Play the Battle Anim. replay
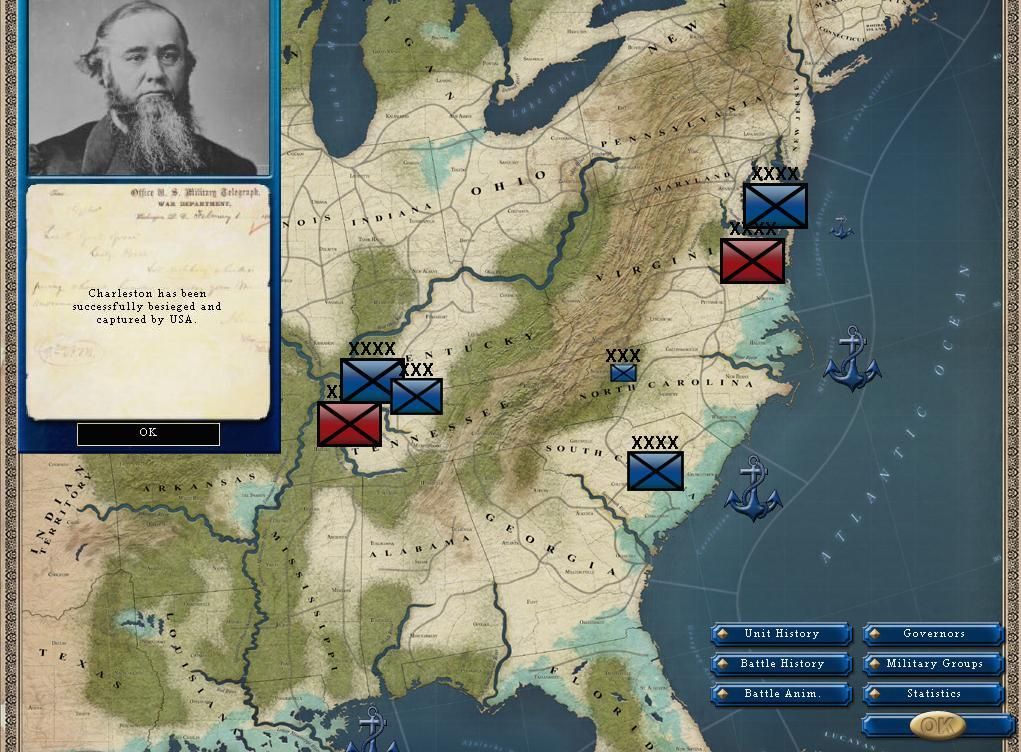Image resolution: width=1021 pixels, height=752 pixels. (781, 694)
